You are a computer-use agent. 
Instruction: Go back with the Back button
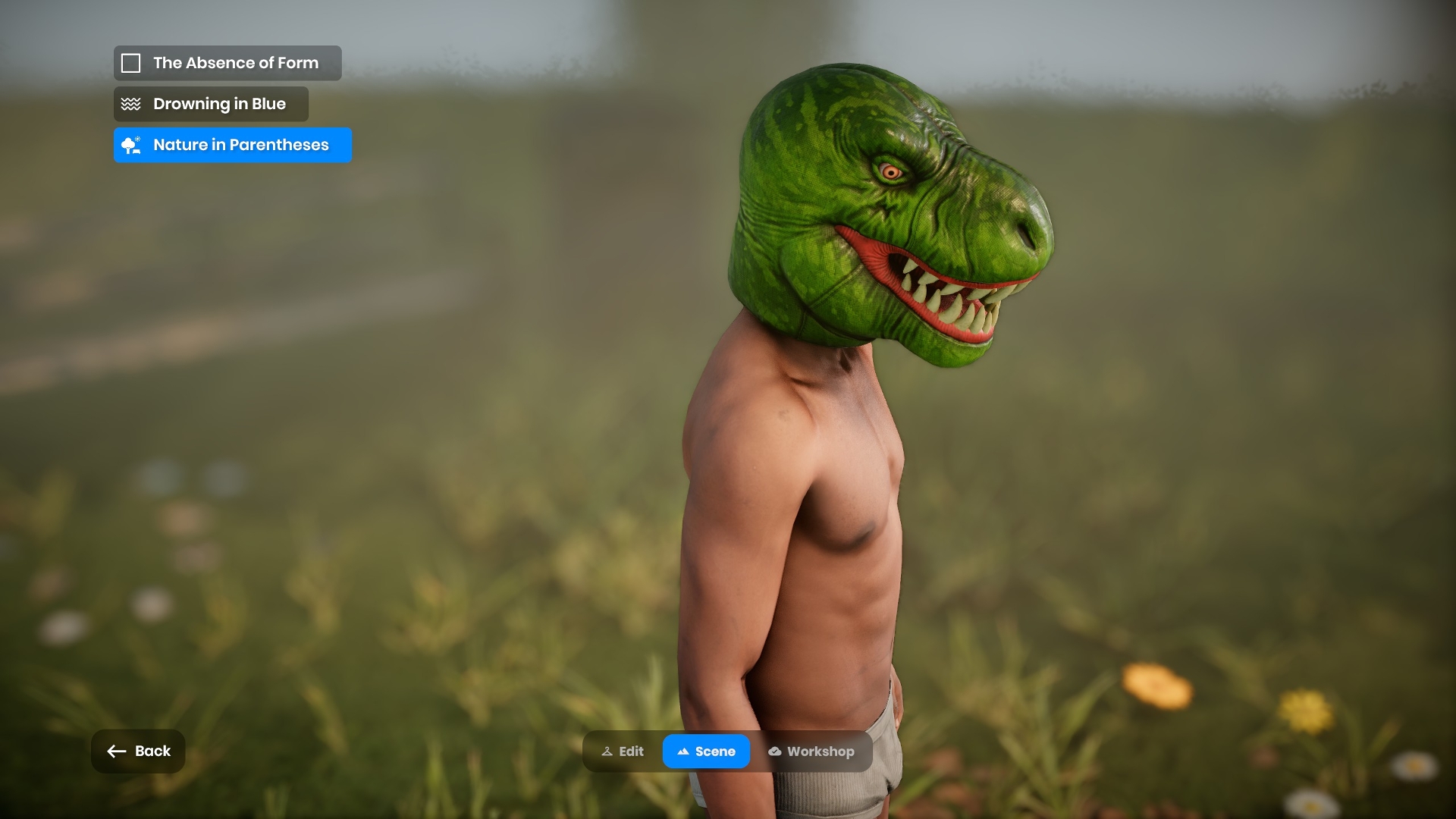pos(138,752)
